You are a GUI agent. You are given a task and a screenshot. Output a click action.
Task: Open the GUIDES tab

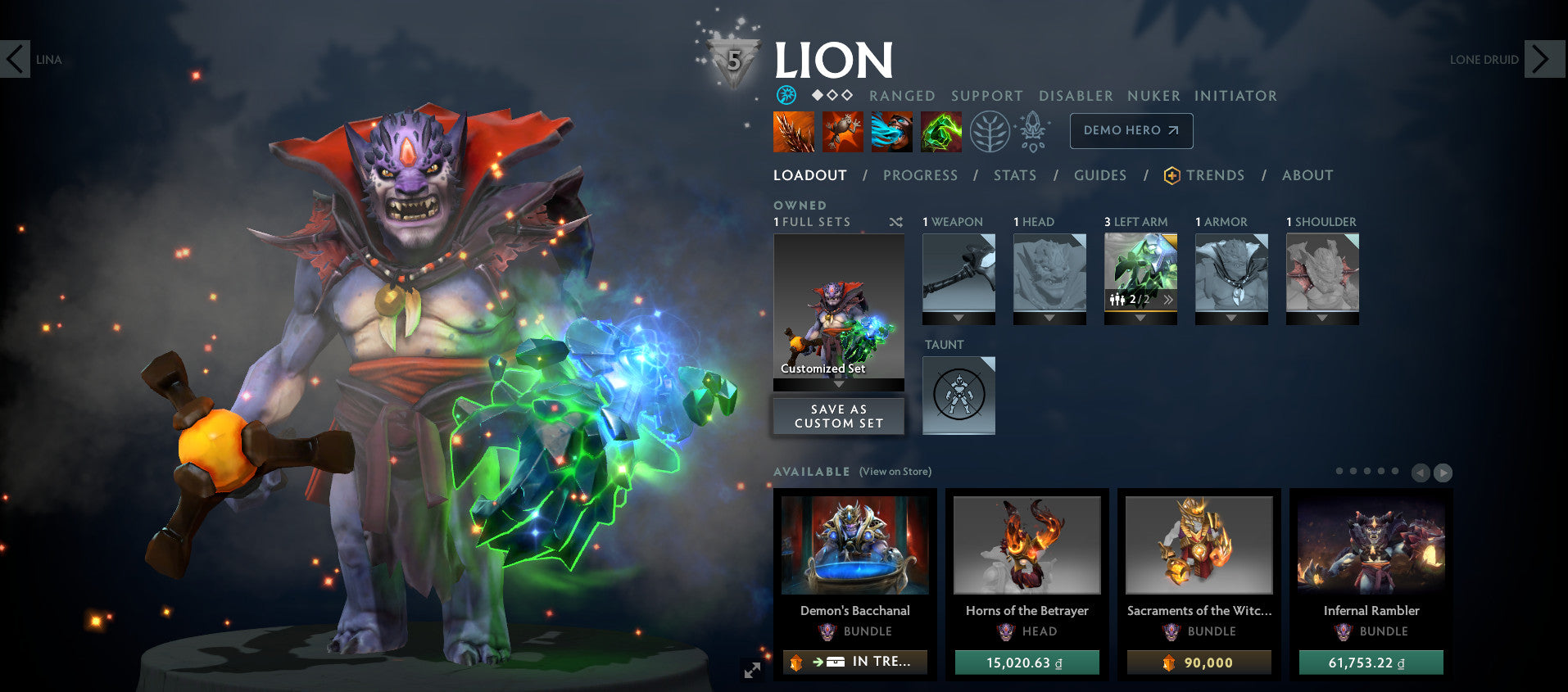pyautogui.click(x=1099, y=175)
